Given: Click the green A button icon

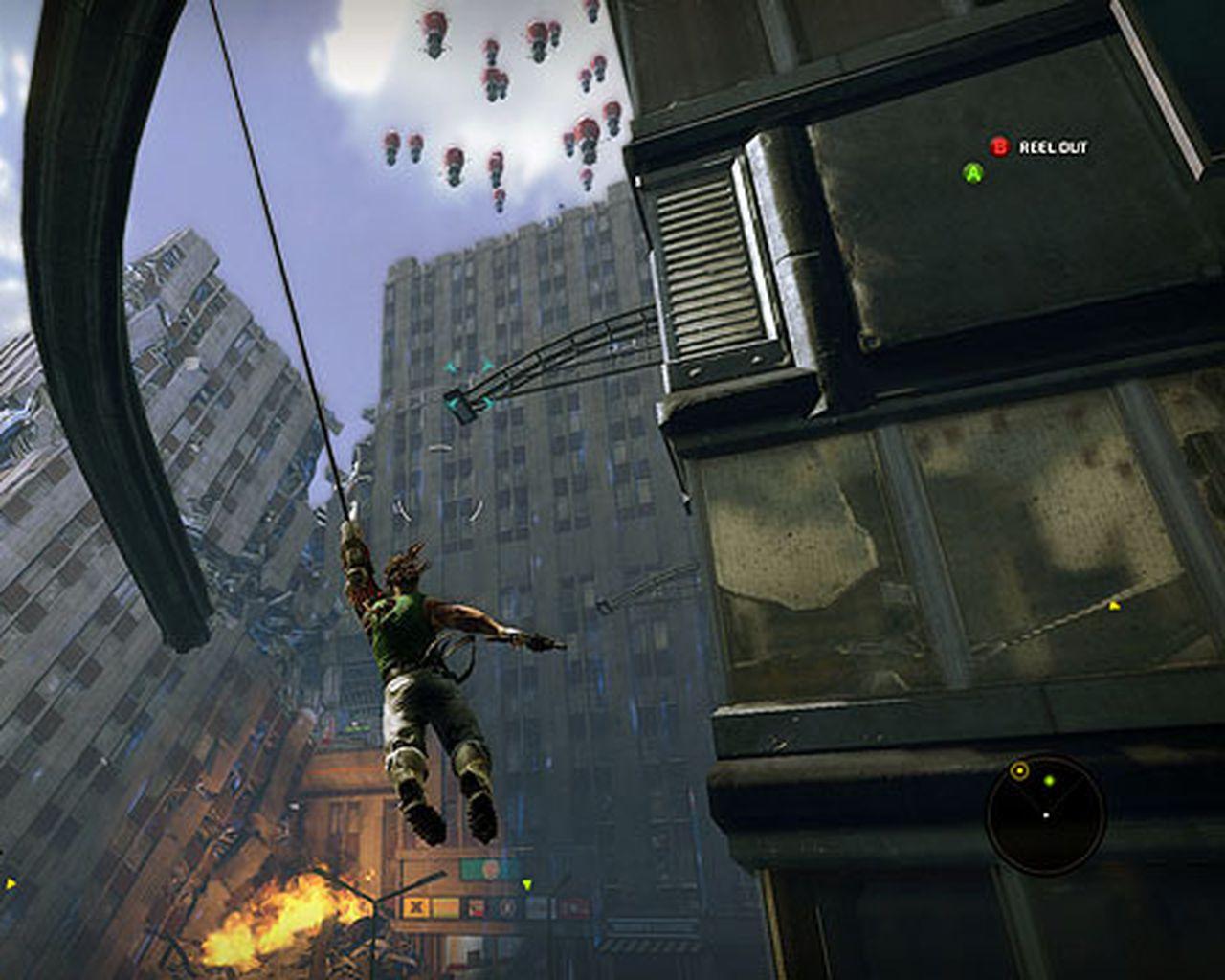Looking at the screenshot, I should click(x=973, y=174).
